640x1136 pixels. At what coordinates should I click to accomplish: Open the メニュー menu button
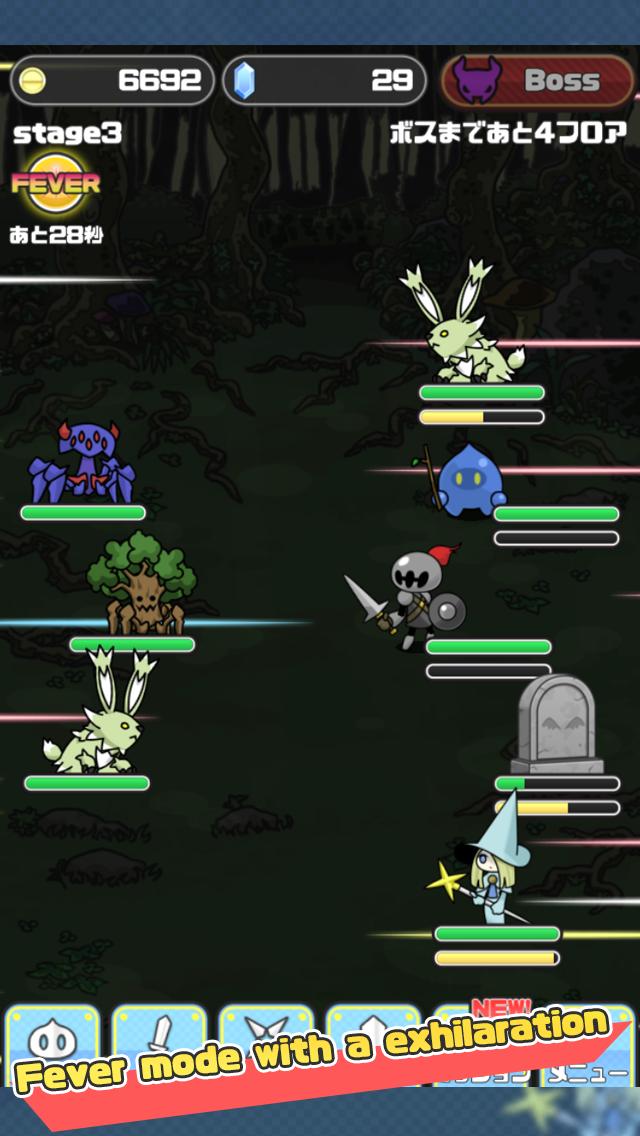590,1072
